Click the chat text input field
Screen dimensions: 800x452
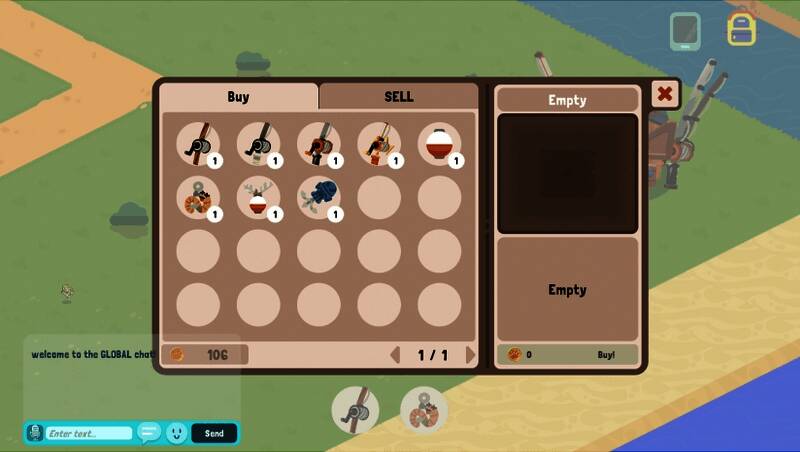(x=88, y=433)
